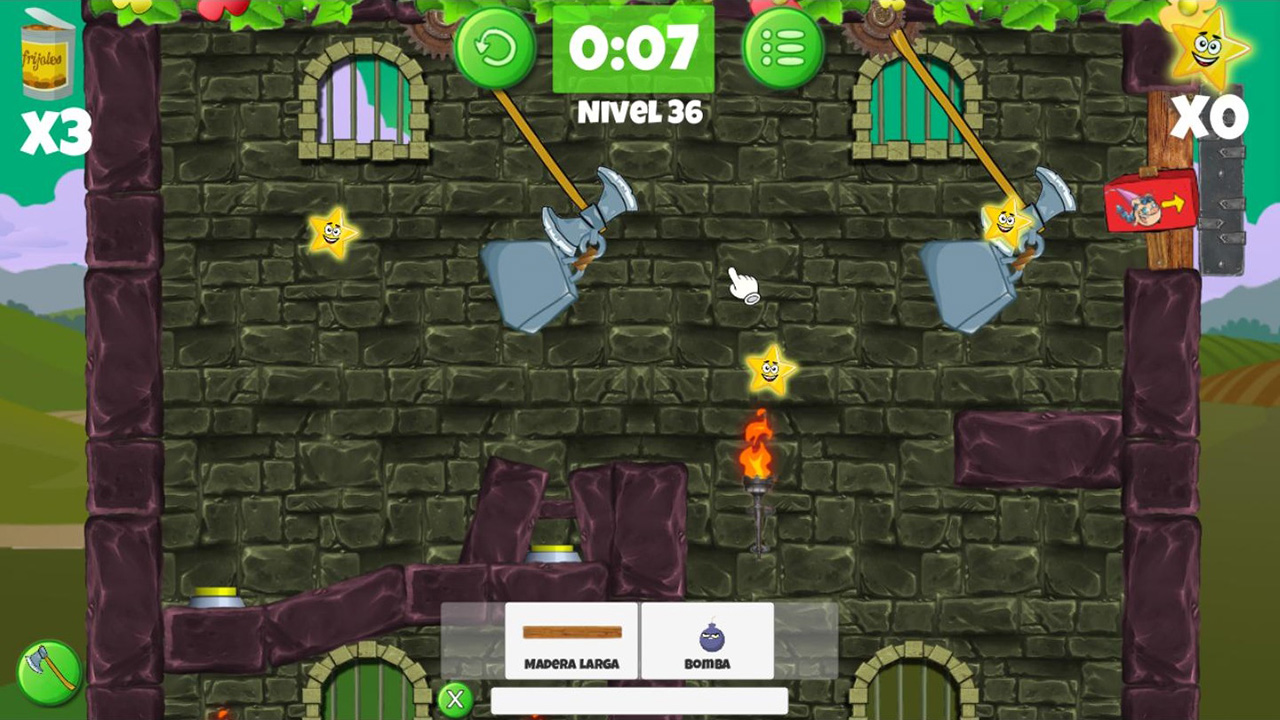This screenshot has height=720, width=1280.
Task: Click the star held by the right hammer
Action: (1006, 222)
